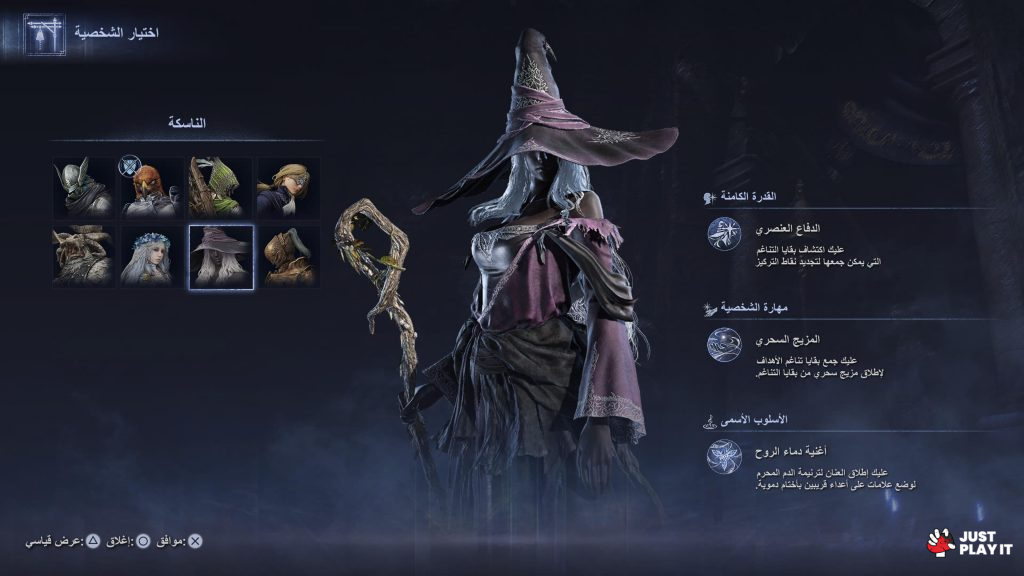
Task: Select the winged-helmet knight portrait
Action: coord(85,188)
